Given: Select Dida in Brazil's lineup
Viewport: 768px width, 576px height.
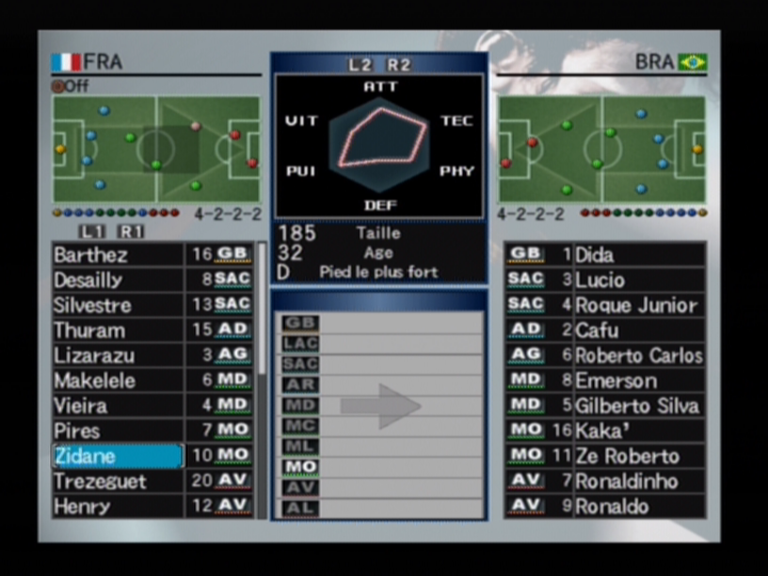Looking at the screenshot, I should point(638,255).
